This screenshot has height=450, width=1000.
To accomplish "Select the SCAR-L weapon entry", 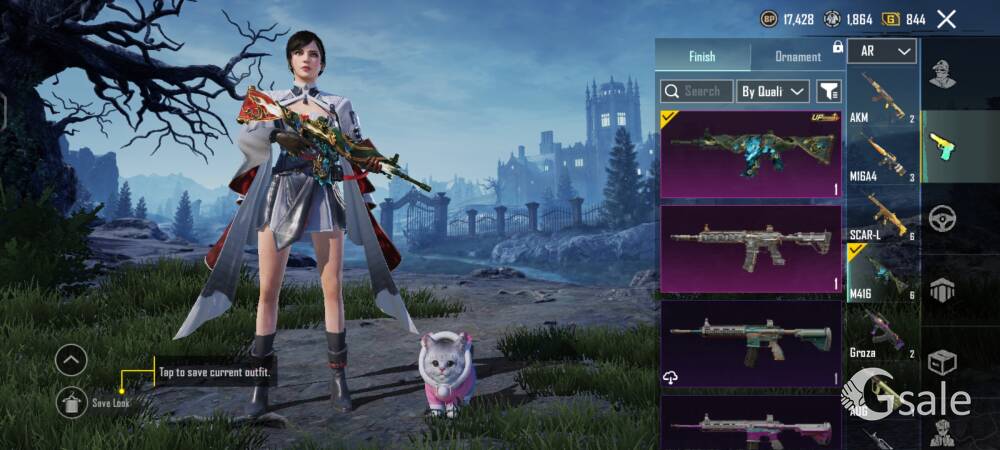I will 882,216.
